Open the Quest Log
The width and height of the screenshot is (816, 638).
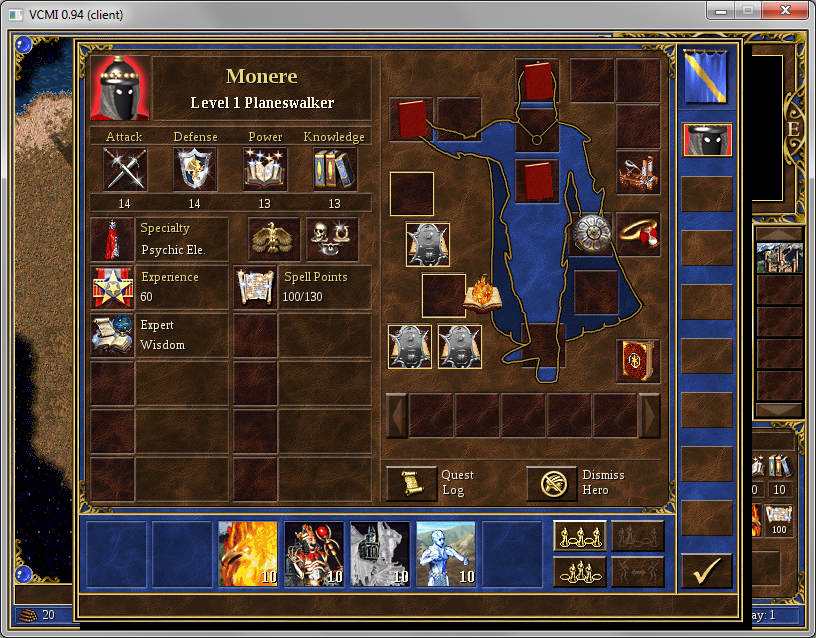click(411, 483)
